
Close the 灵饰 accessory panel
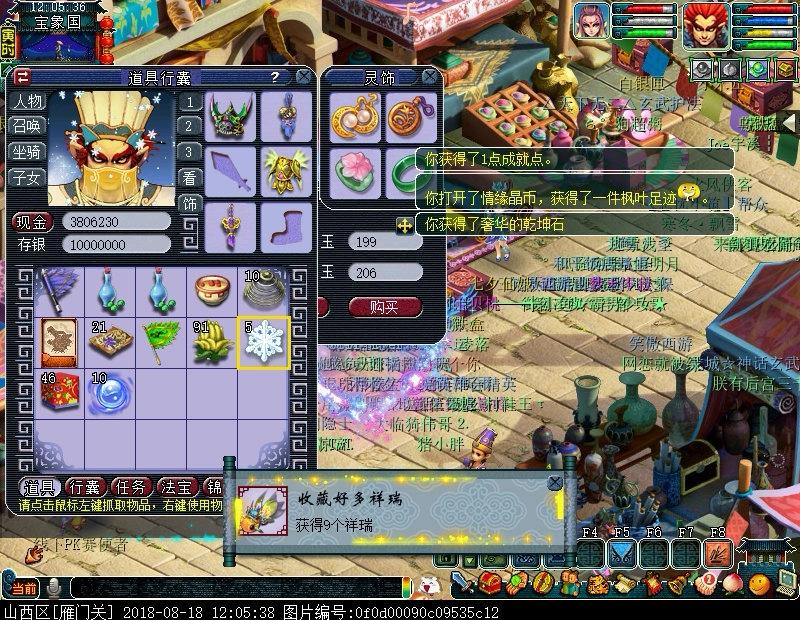pyautogui.click(x=429, y=76)
